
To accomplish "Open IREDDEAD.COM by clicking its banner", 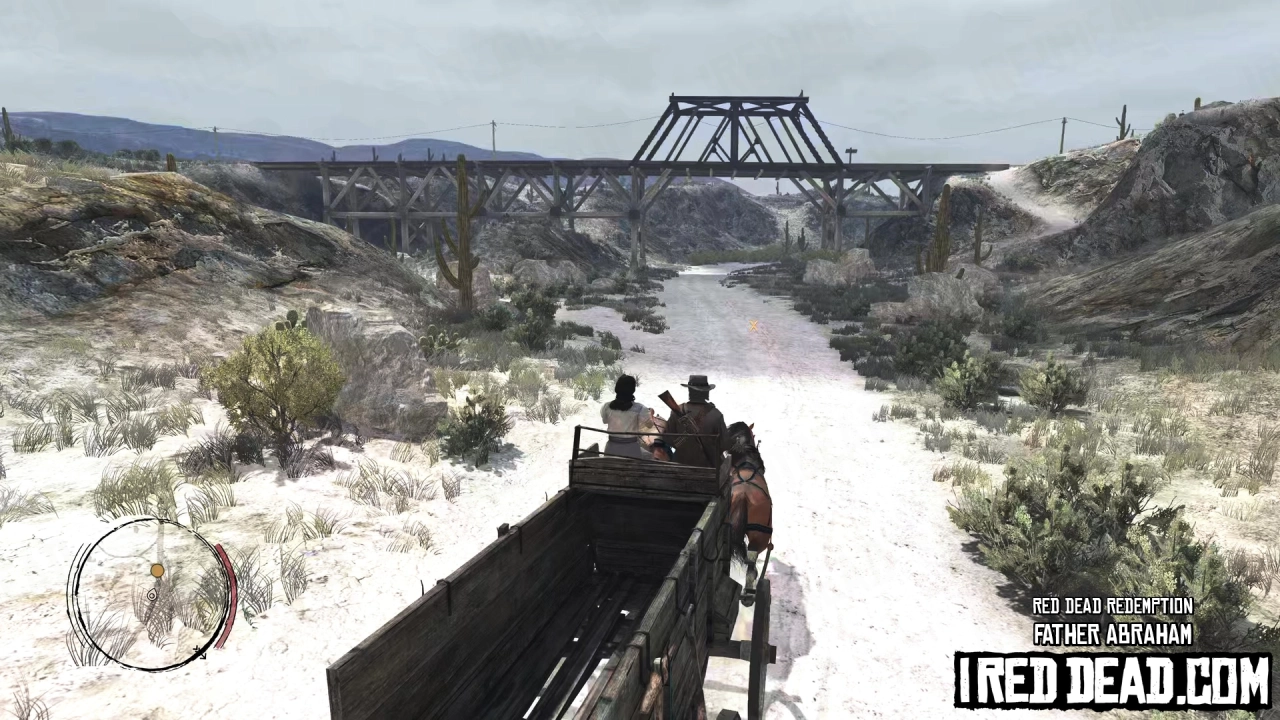I will click(1113, 678).
